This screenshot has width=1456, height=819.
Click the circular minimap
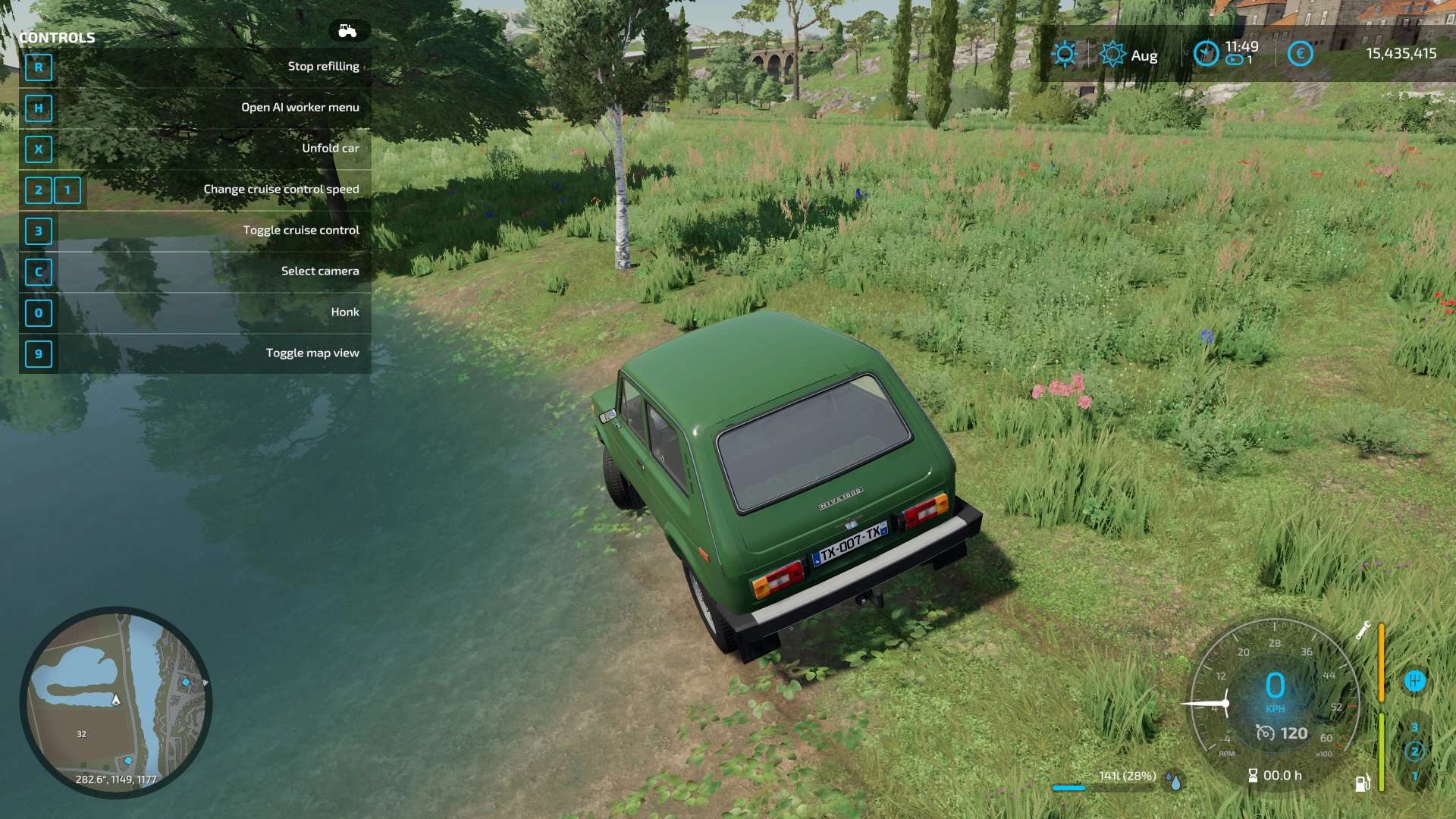[116, 701]
